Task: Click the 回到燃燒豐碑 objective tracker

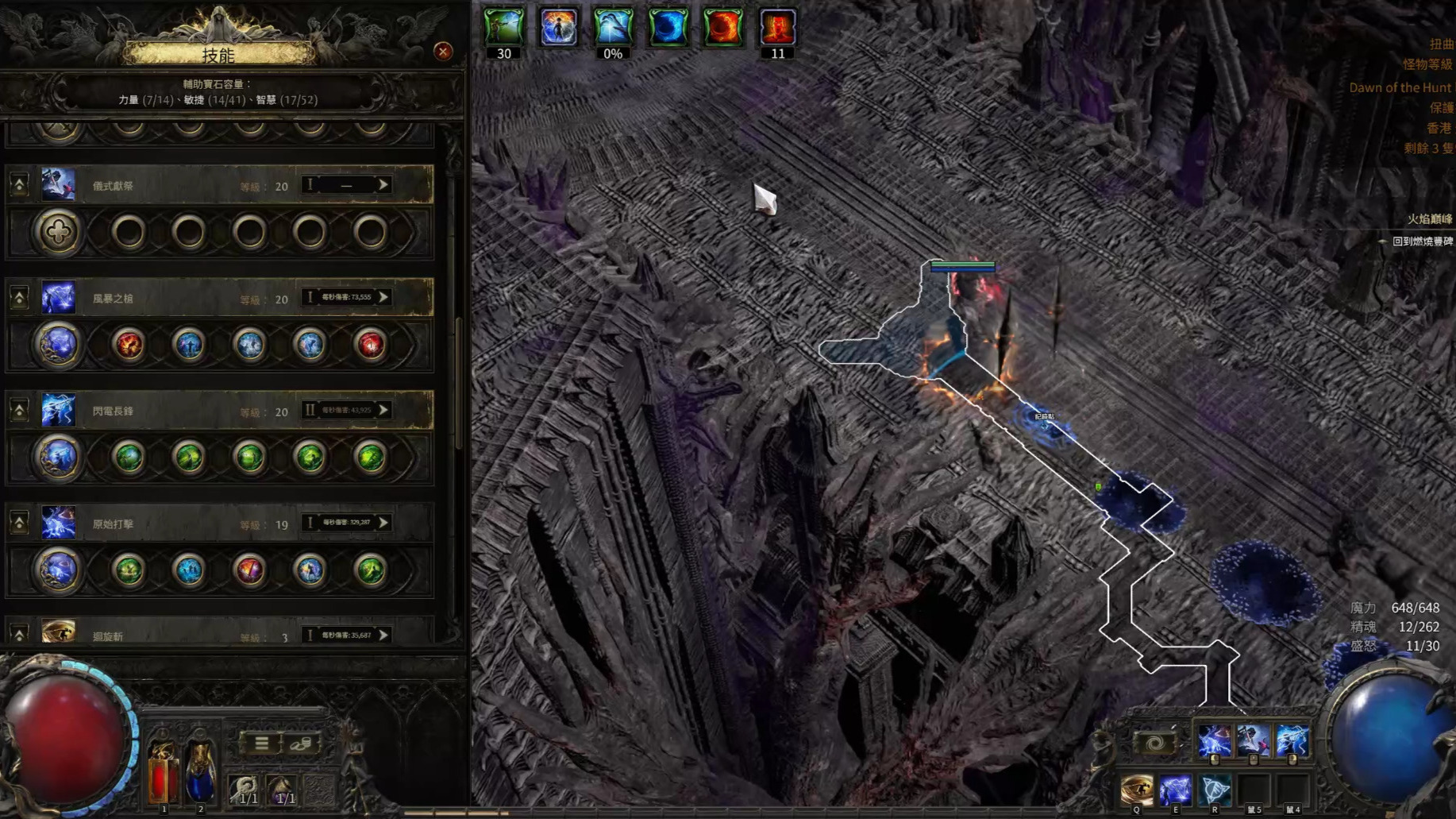Action: tap(1422, 241)
